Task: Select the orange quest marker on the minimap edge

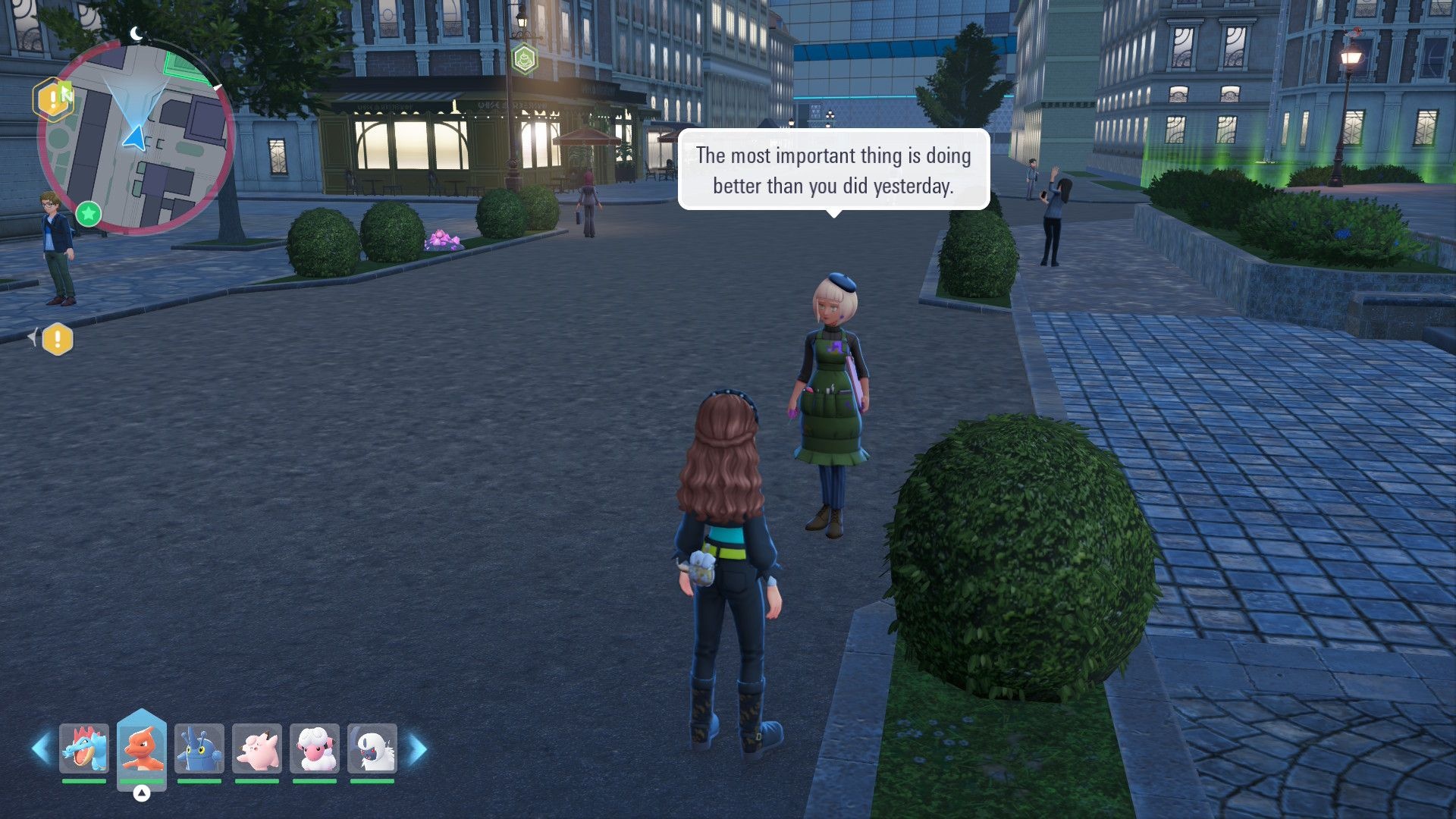Action: click(x=52, y=99)
